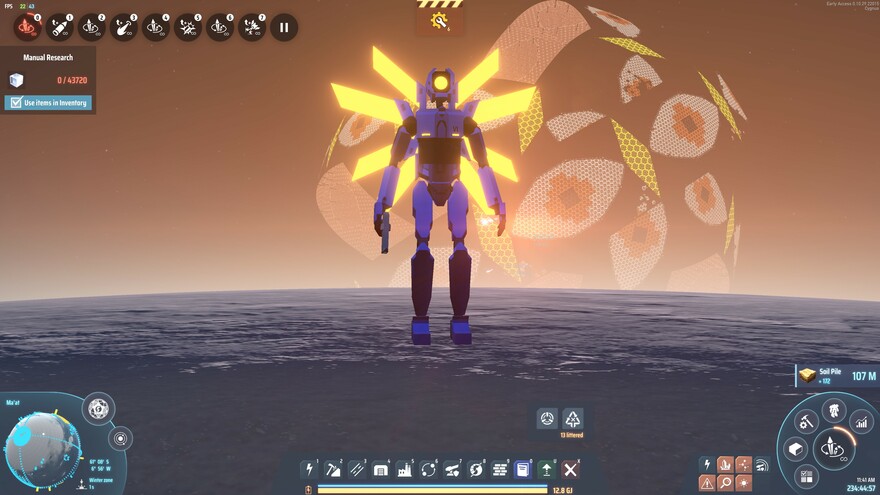Open the star system map button

(x=121, y=438)
